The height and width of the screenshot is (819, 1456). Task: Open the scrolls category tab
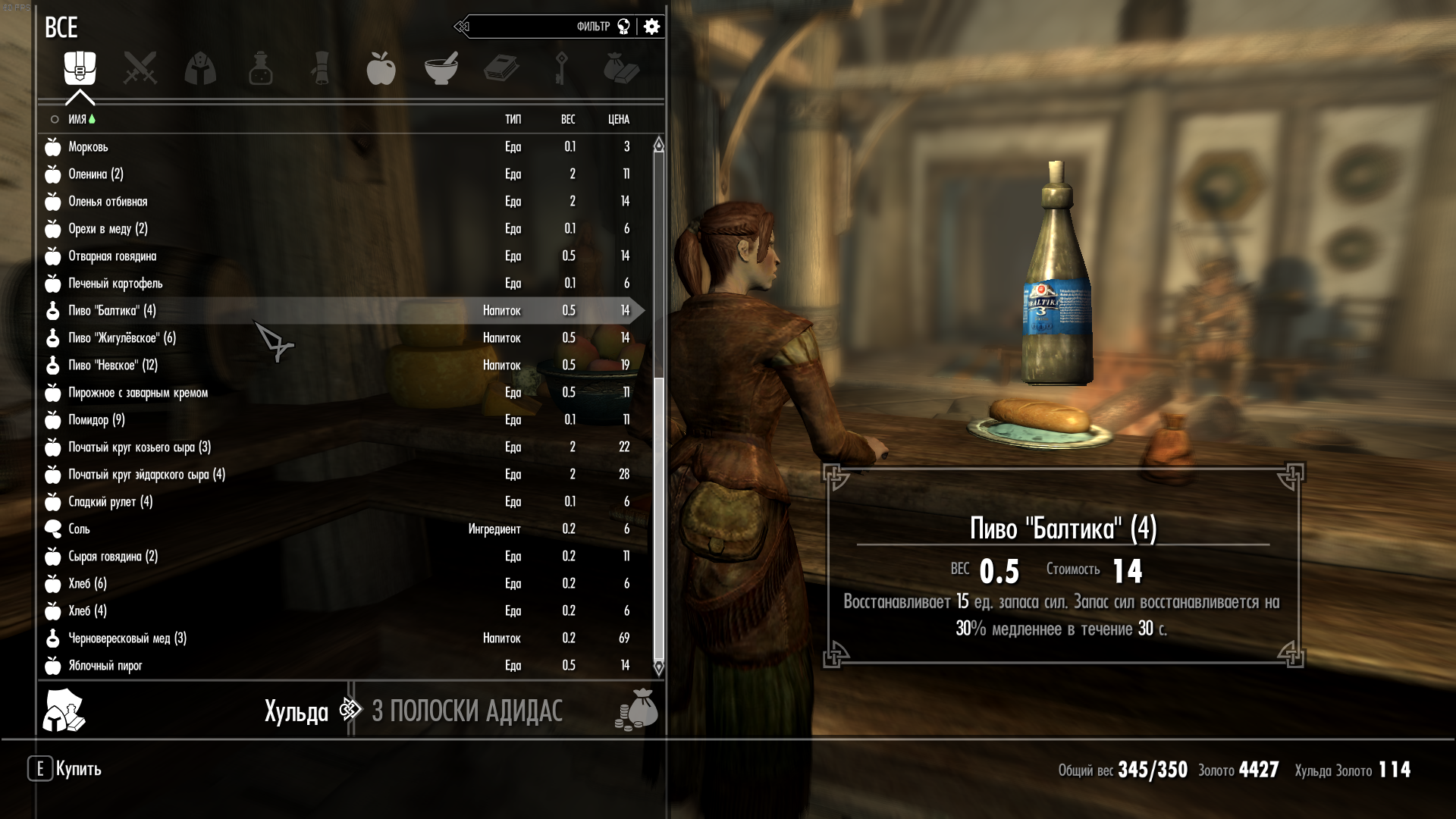click(321, 68)
